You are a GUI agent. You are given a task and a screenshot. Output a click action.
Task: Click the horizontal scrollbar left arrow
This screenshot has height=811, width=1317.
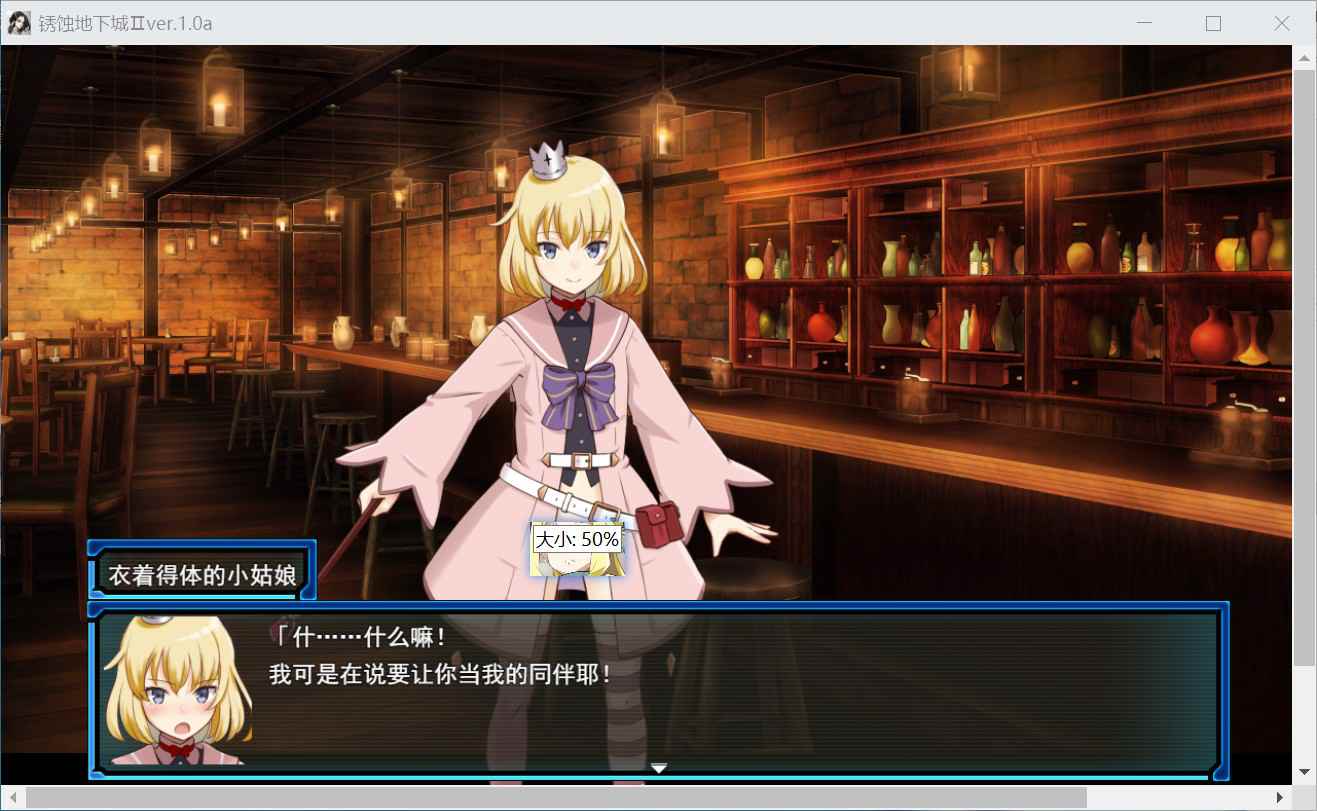13,797
